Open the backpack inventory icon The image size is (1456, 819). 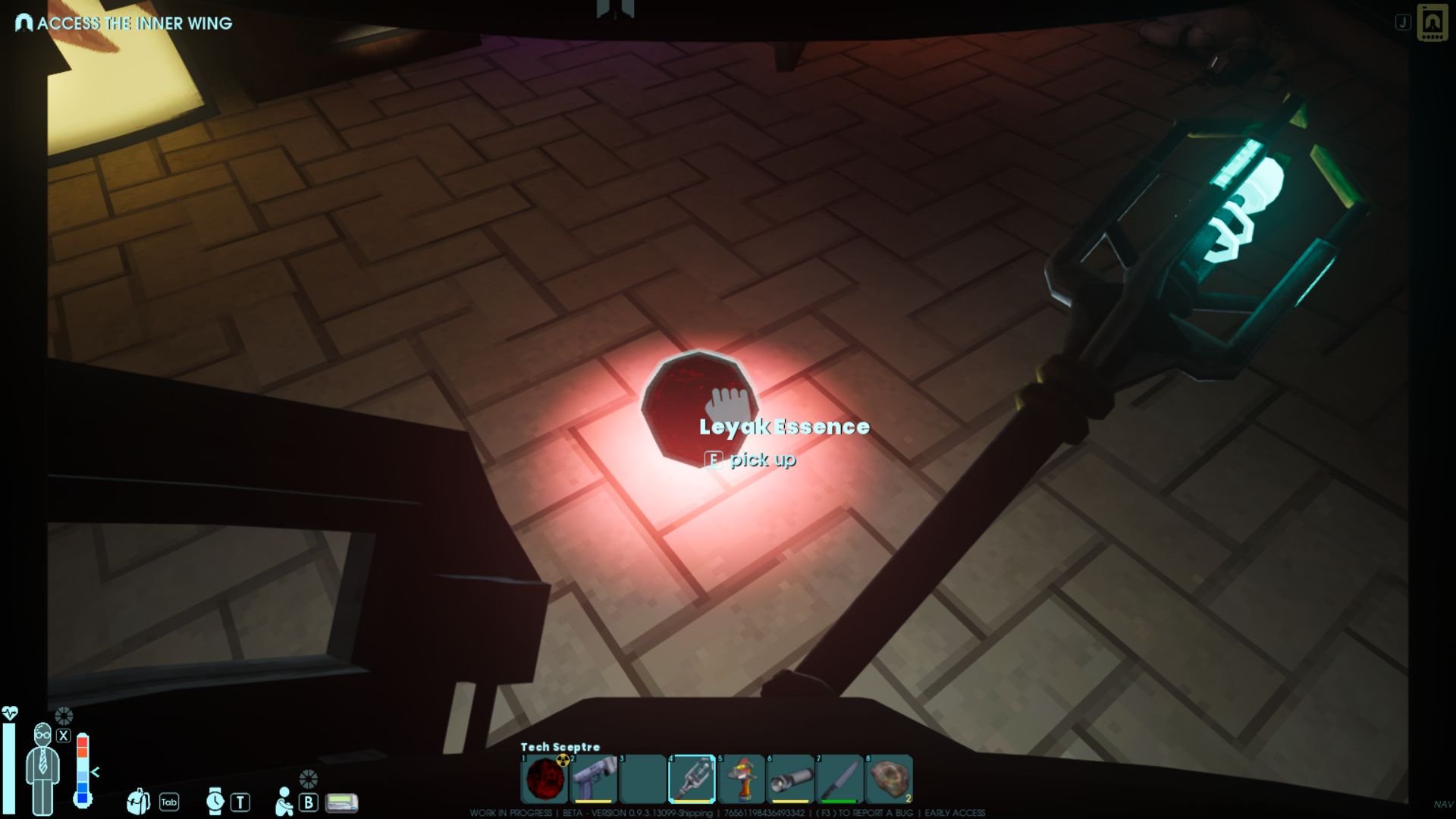[138, 801]
